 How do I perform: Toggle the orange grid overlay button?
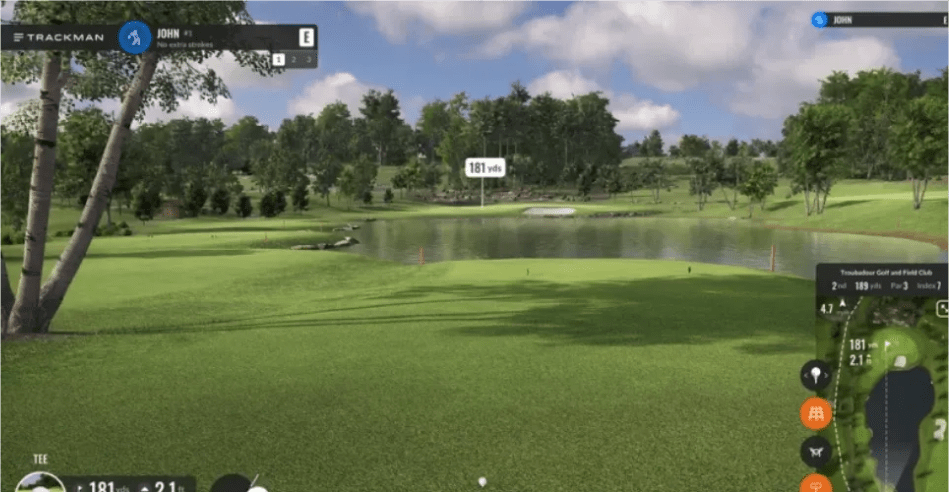pyautogui.click(x=816, y=413)
